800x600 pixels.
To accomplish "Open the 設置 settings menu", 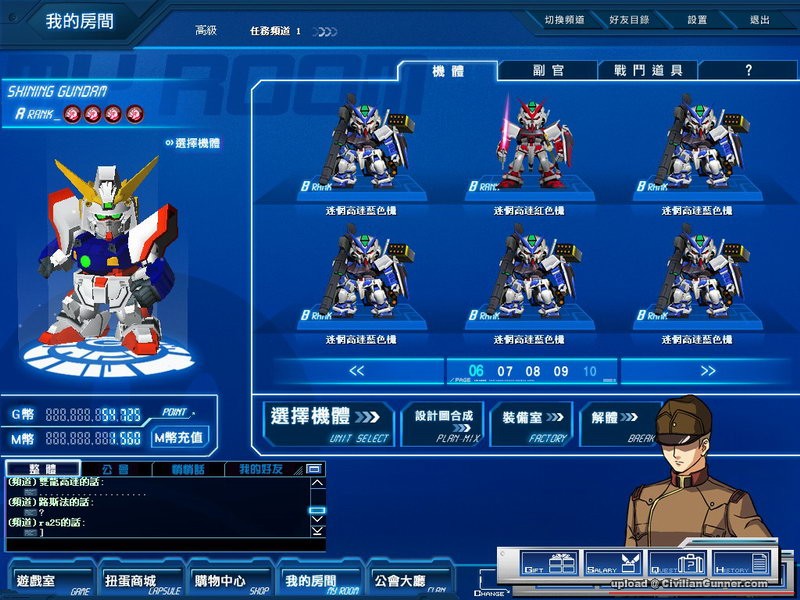I will pos(697,20).
